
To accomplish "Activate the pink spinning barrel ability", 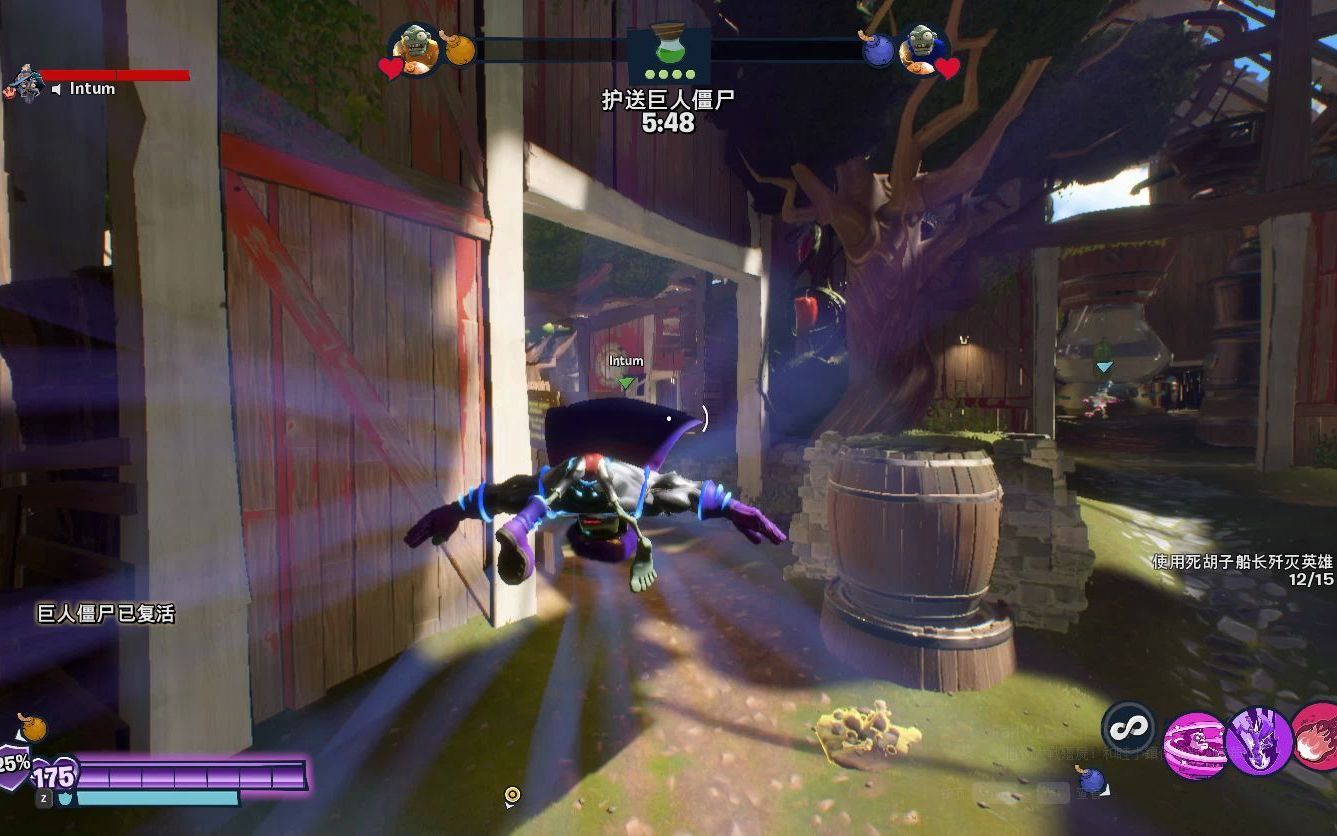I will (1194, 745).
